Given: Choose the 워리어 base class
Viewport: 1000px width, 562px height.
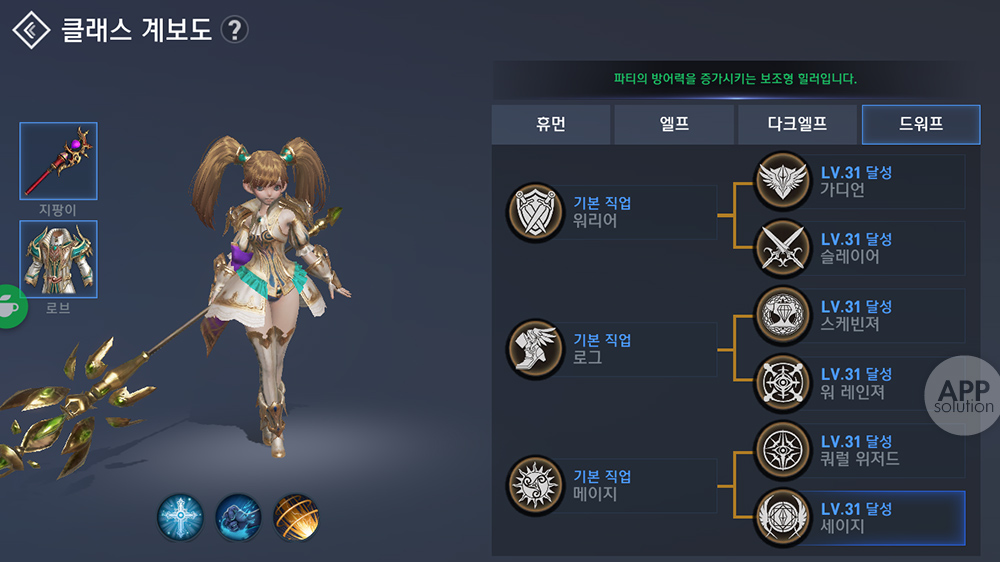Looking at the screenshot, I should coord(612,212).
